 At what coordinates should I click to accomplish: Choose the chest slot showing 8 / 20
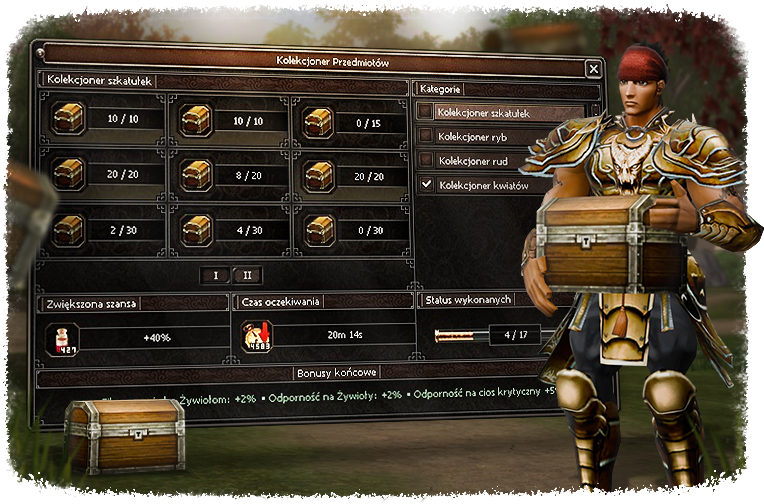[196, 175]
